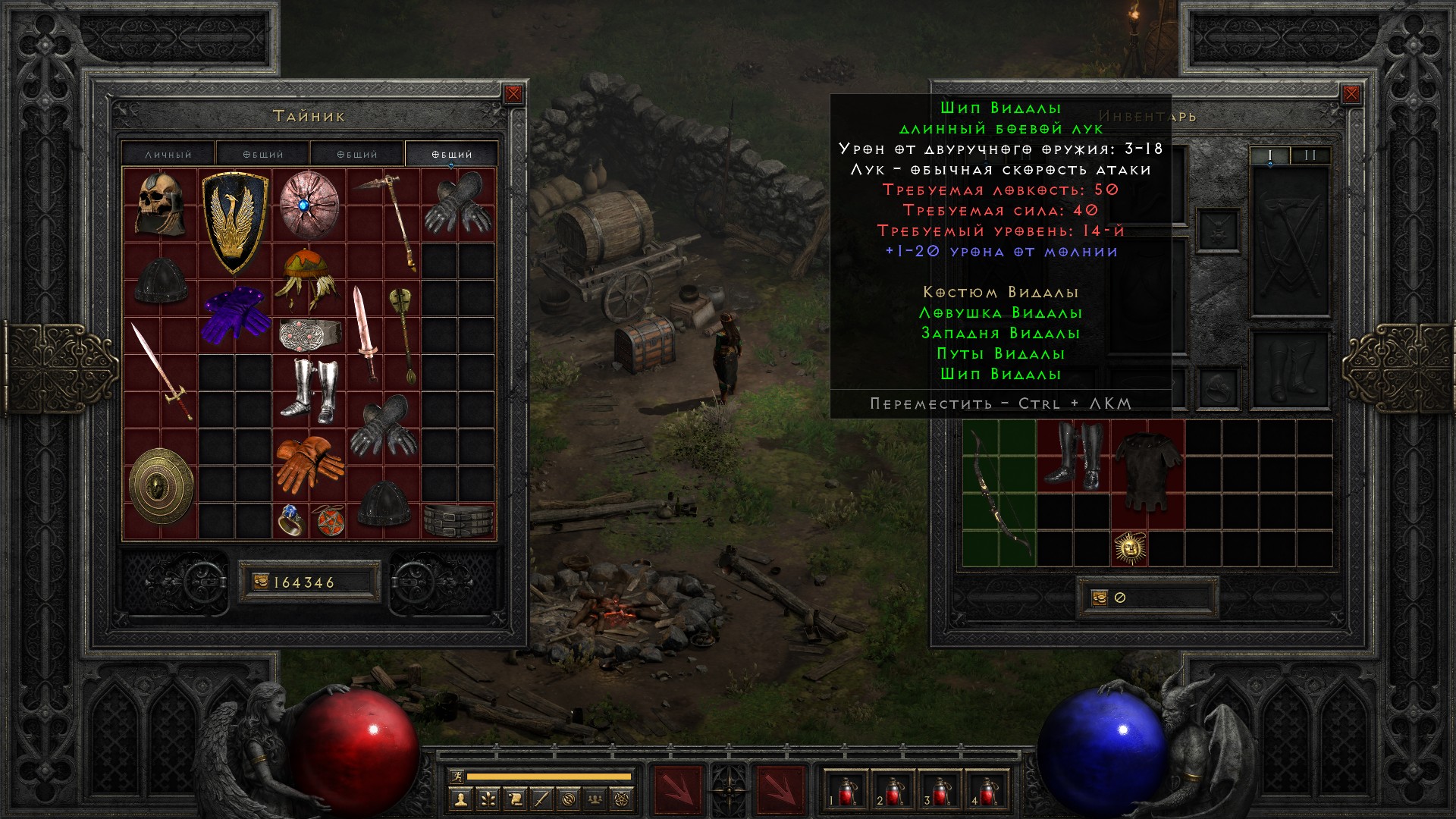Close the inventory panel
This screenshot has width=1456, height=819.
tap(1351, 94)
